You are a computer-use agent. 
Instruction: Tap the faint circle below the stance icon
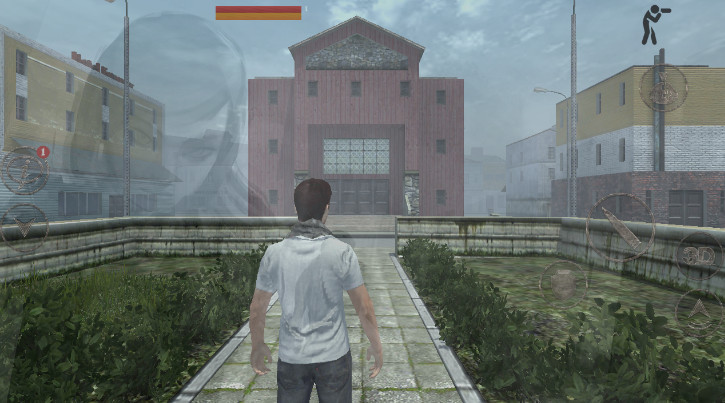[x=662, y=90]
